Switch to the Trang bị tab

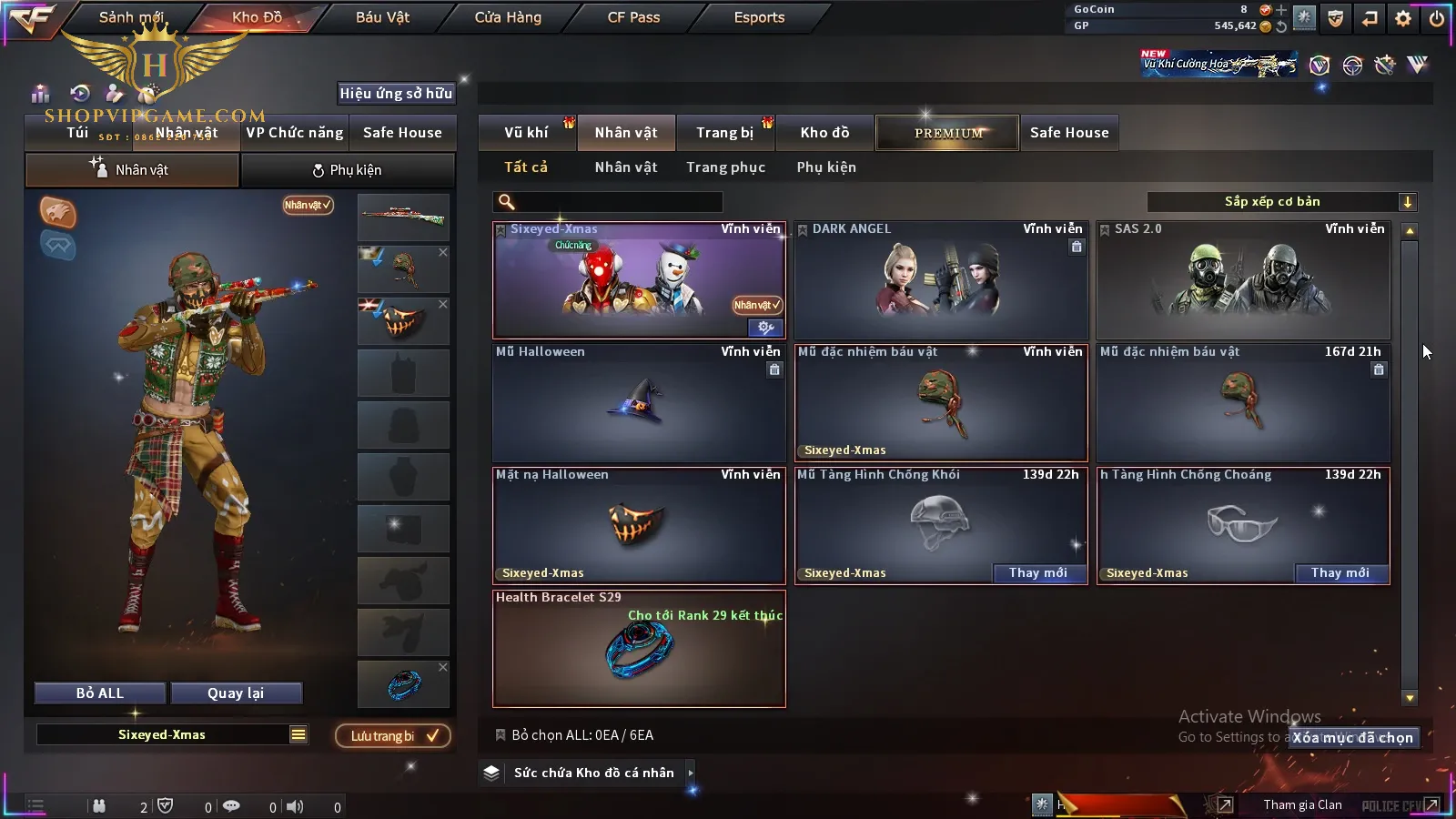click(x=724, y=133)
